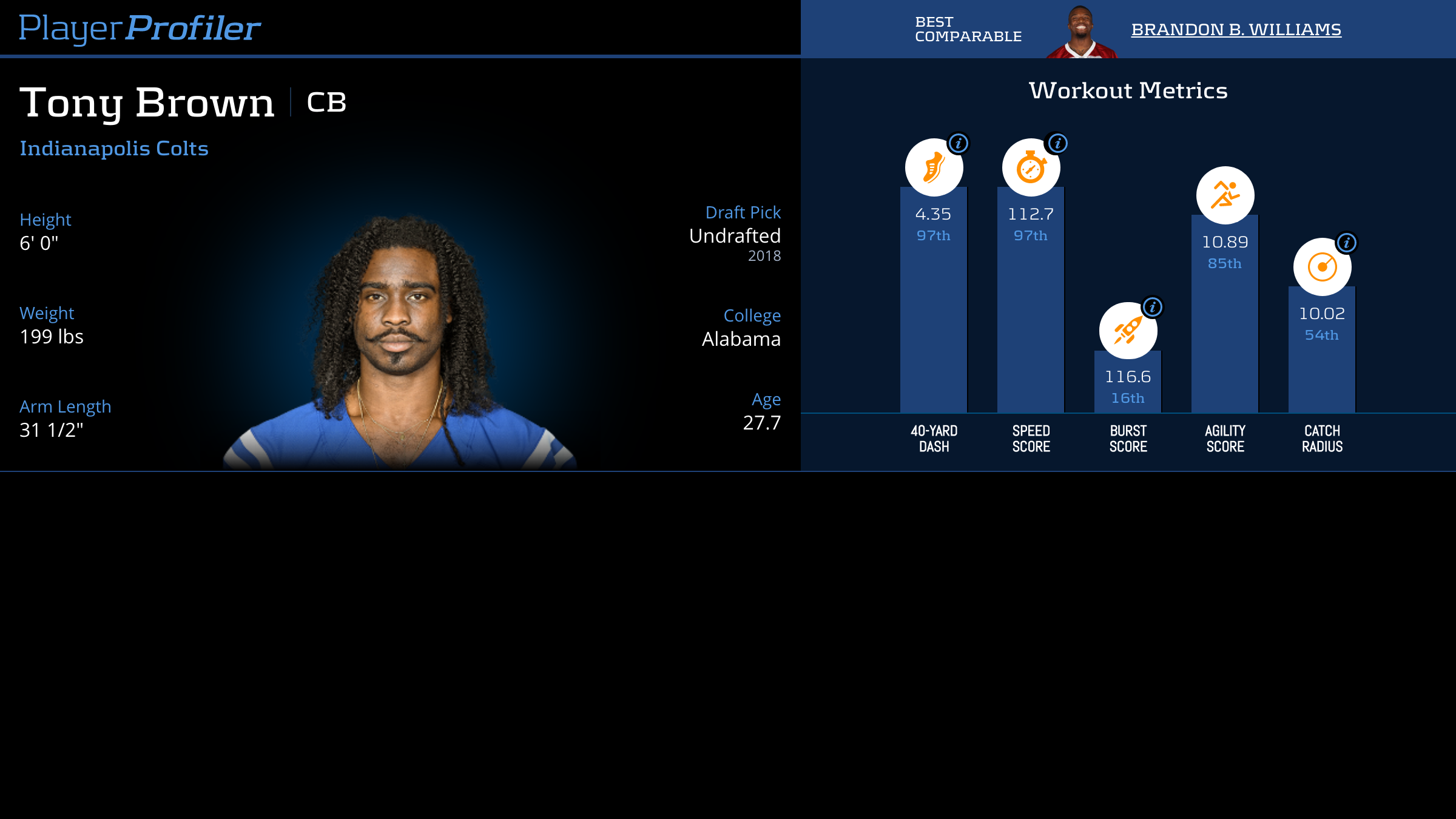The height and width of the screenshot is (819, 1456).
Task: Show info for the 40-Yard Dash metric
Action: (x=959, y=144)
